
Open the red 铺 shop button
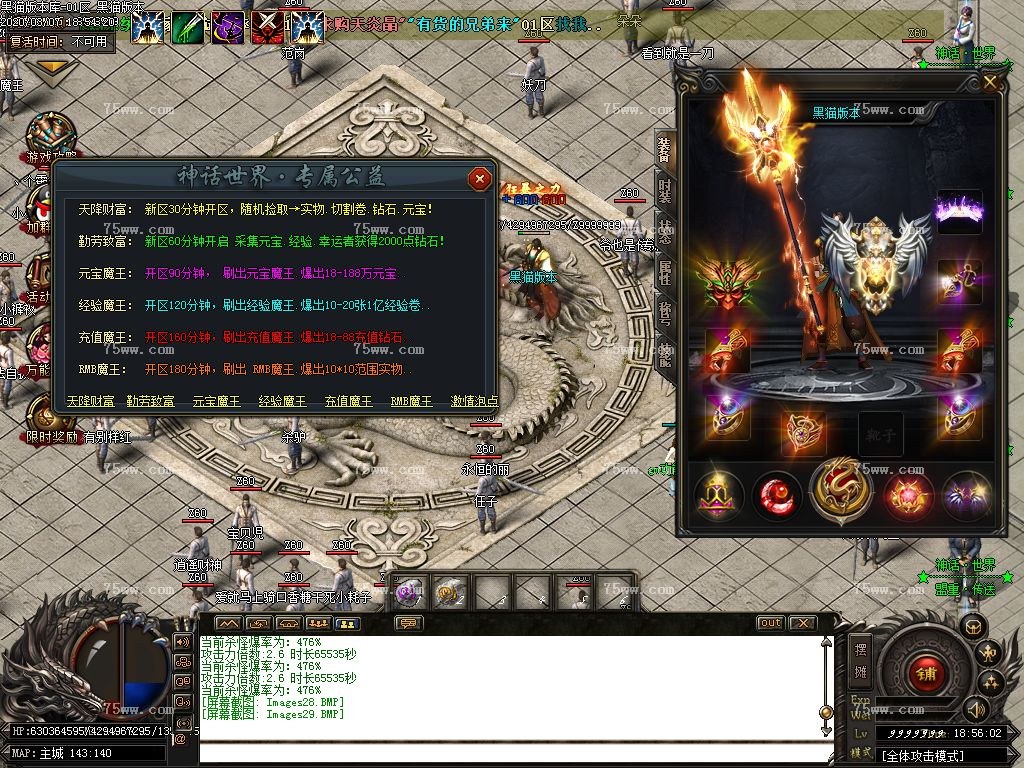tap(925, 673)
